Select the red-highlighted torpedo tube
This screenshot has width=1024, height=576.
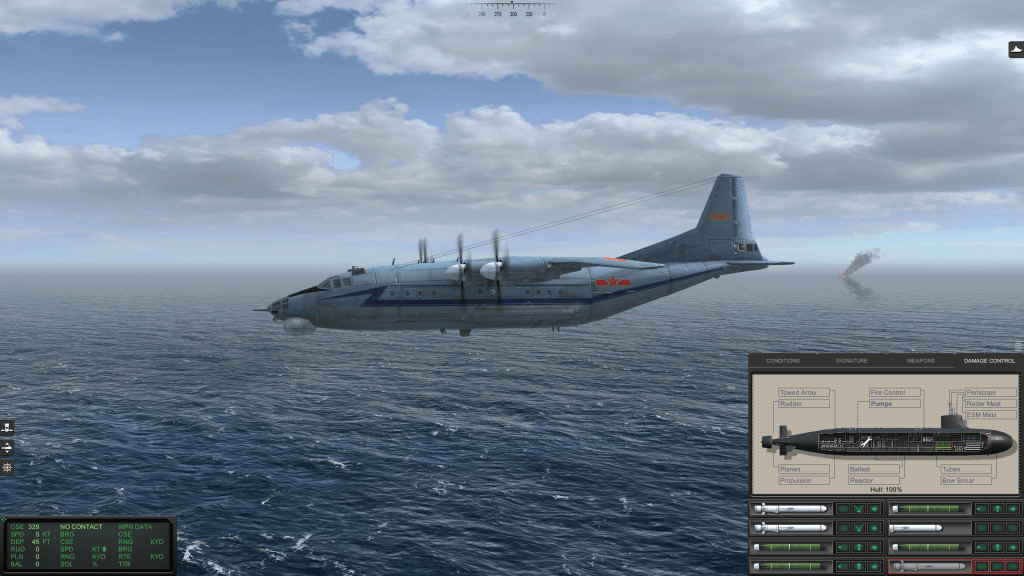pyautogui.click(x=929, y=566)
